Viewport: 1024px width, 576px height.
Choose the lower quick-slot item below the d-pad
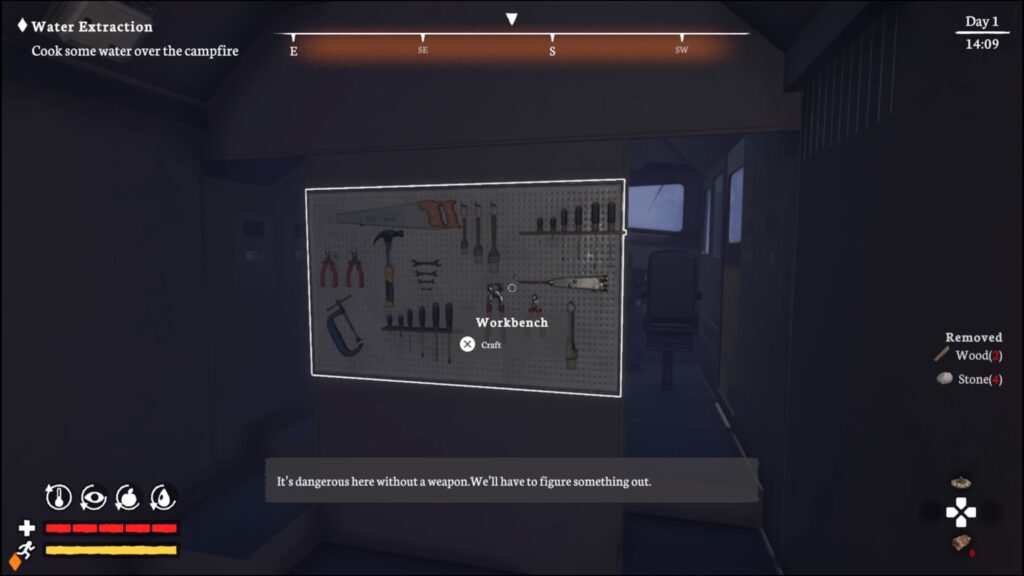tap(961, 543)
